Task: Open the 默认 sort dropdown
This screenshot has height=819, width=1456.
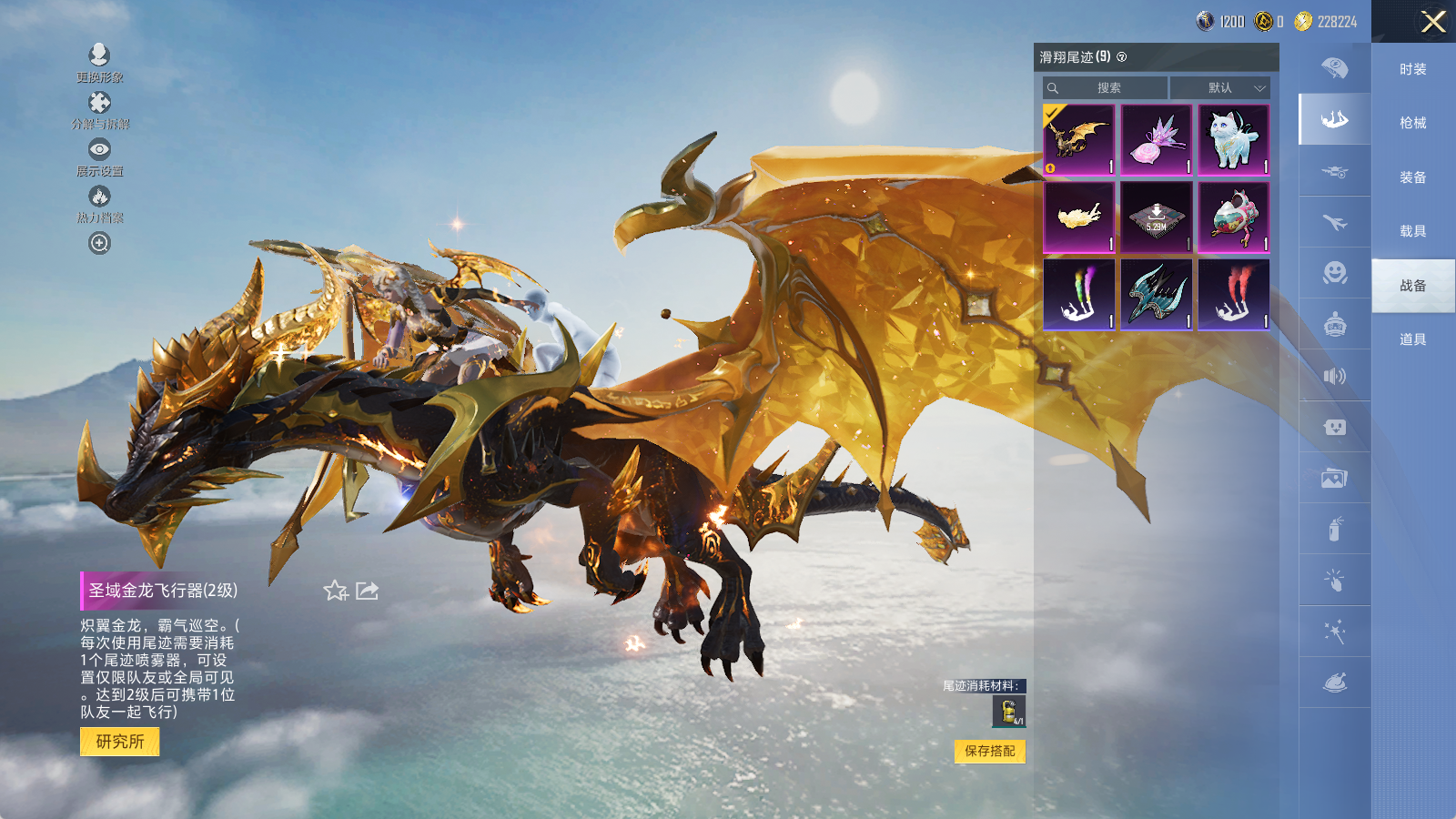Action: 1219,88
